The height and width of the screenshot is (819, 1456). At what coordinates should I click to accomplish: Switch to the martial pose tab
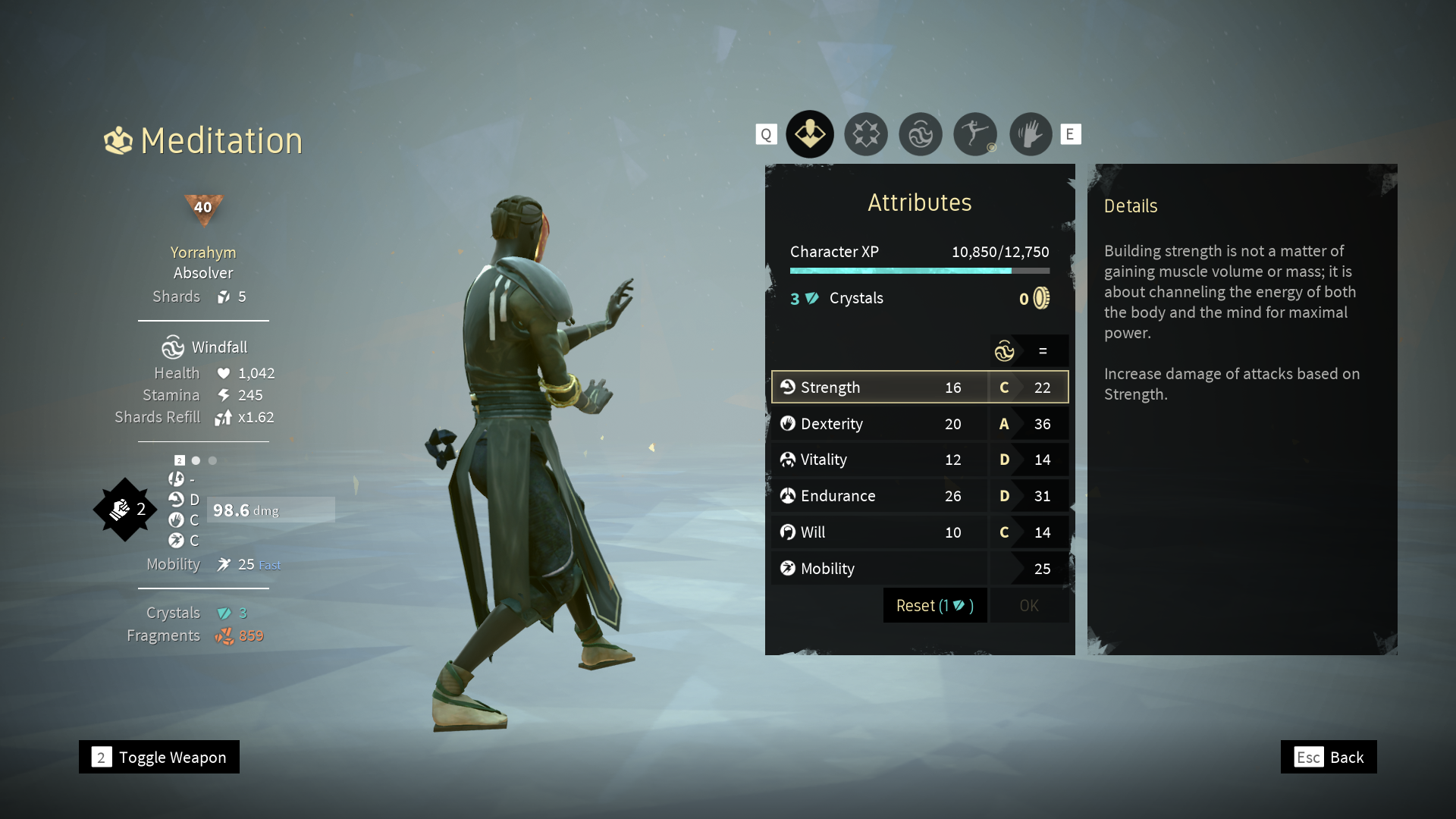975,134
